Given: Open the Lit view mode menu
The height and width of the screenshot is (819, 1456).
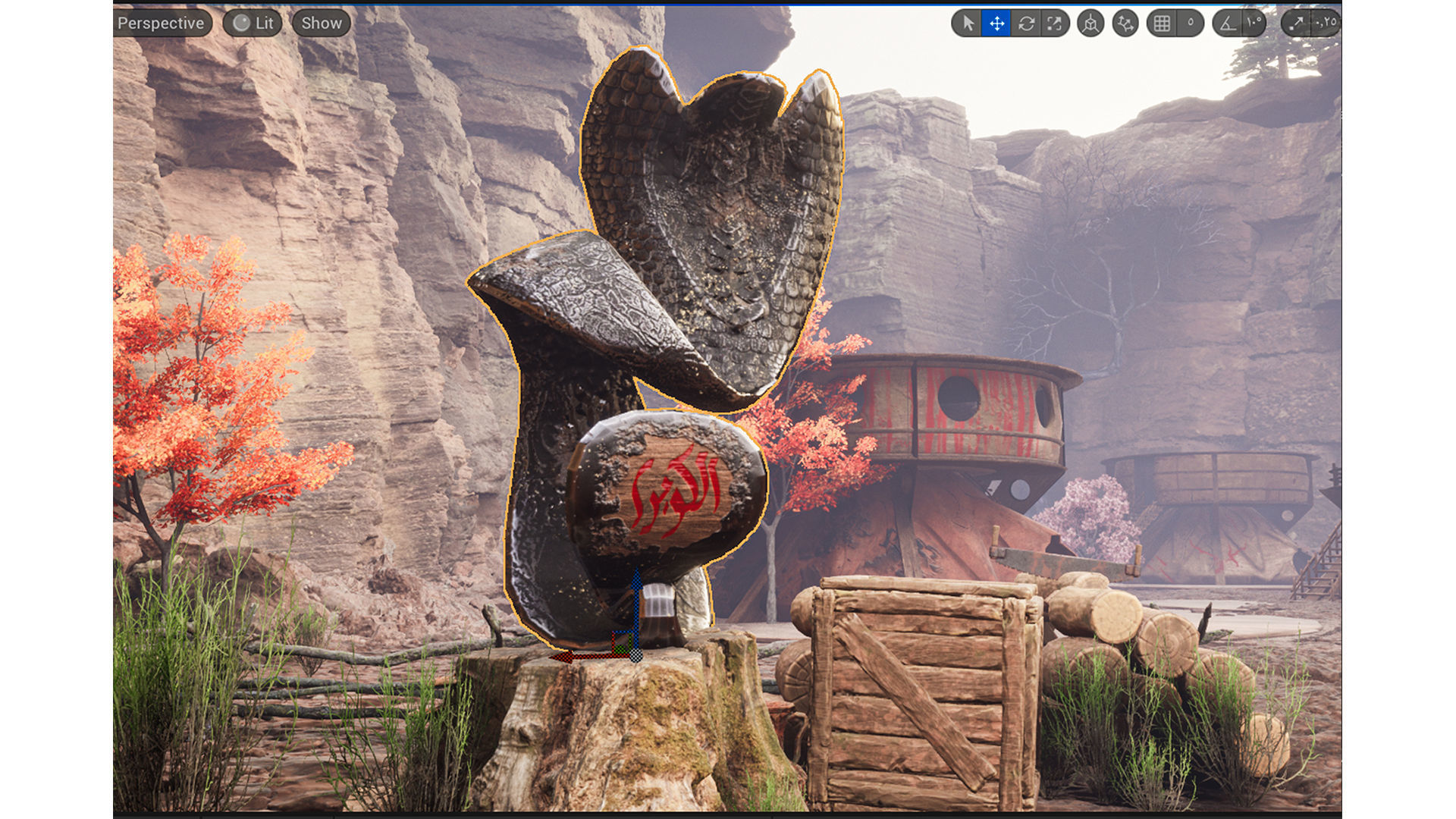Looking at the screenshot, I should [253, 24].
